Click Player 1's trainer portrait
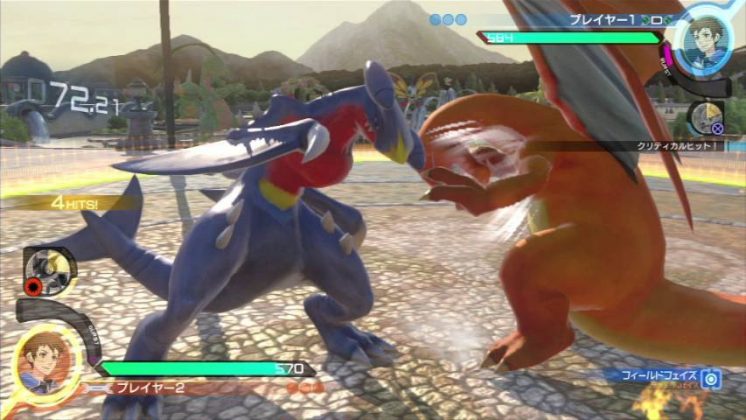 point(708,39)
